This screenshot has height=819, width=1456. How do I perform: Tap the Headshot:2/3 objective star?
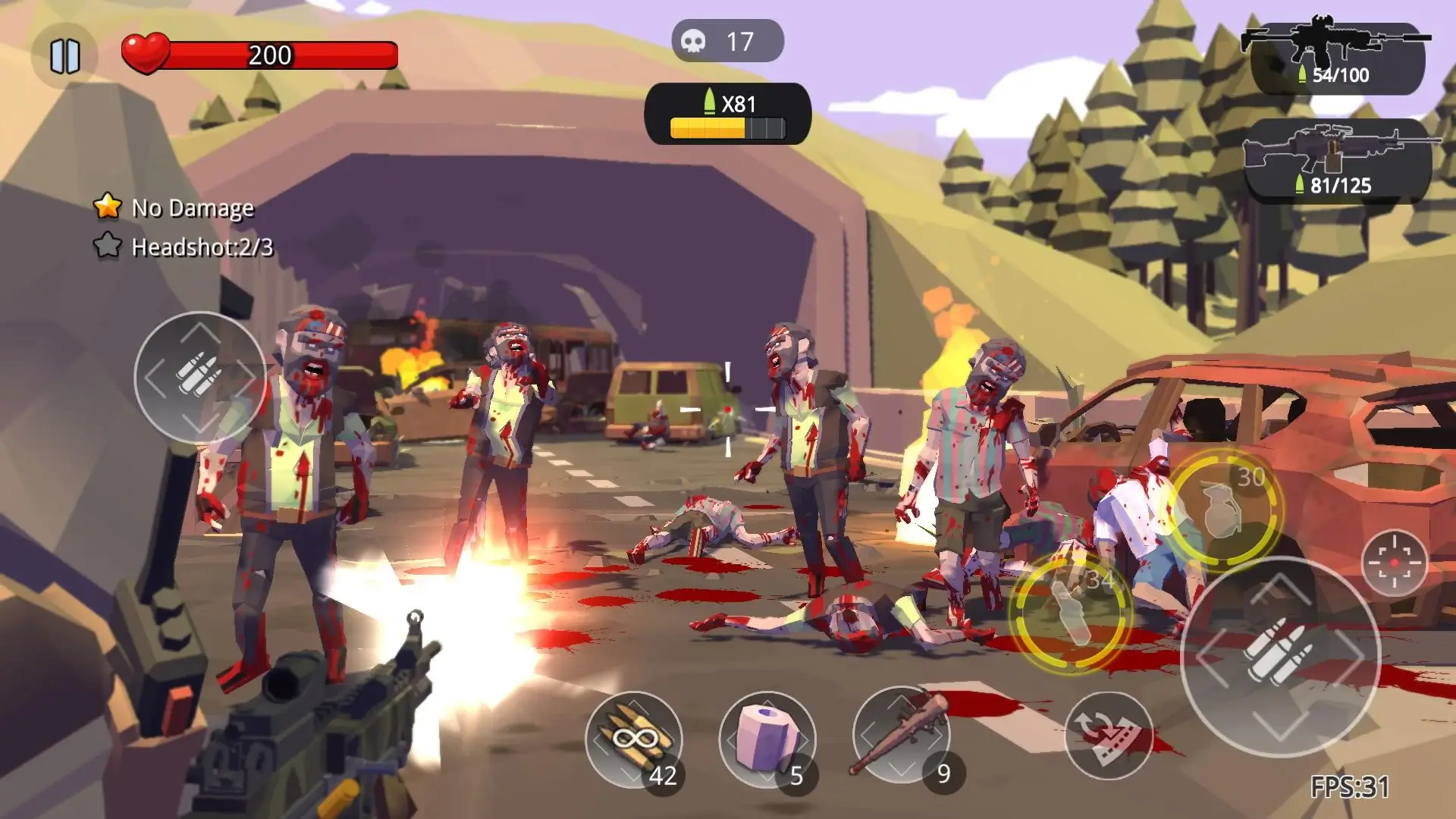[x=108, y=246]
